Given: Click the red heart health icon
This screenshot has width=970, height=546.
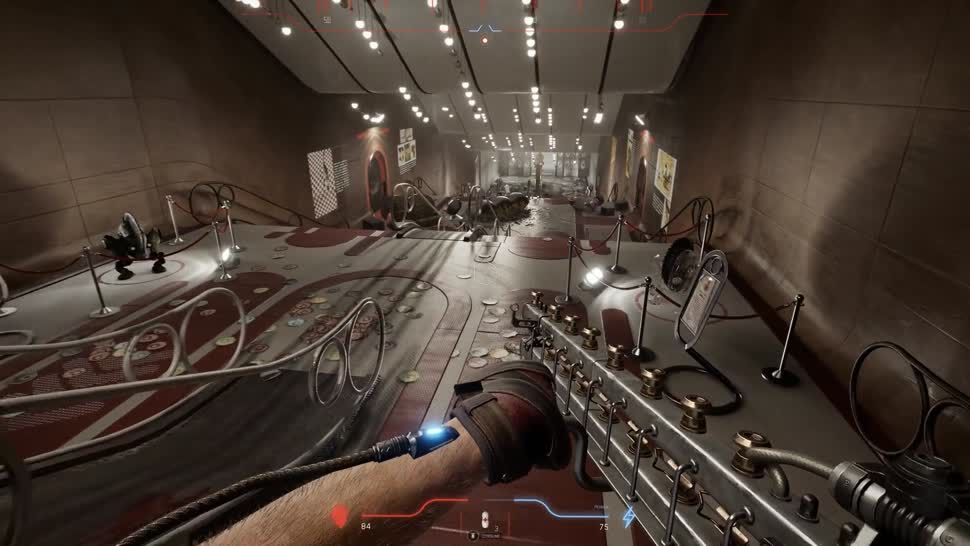Looking at the screenshot, I should pos(342,516).
